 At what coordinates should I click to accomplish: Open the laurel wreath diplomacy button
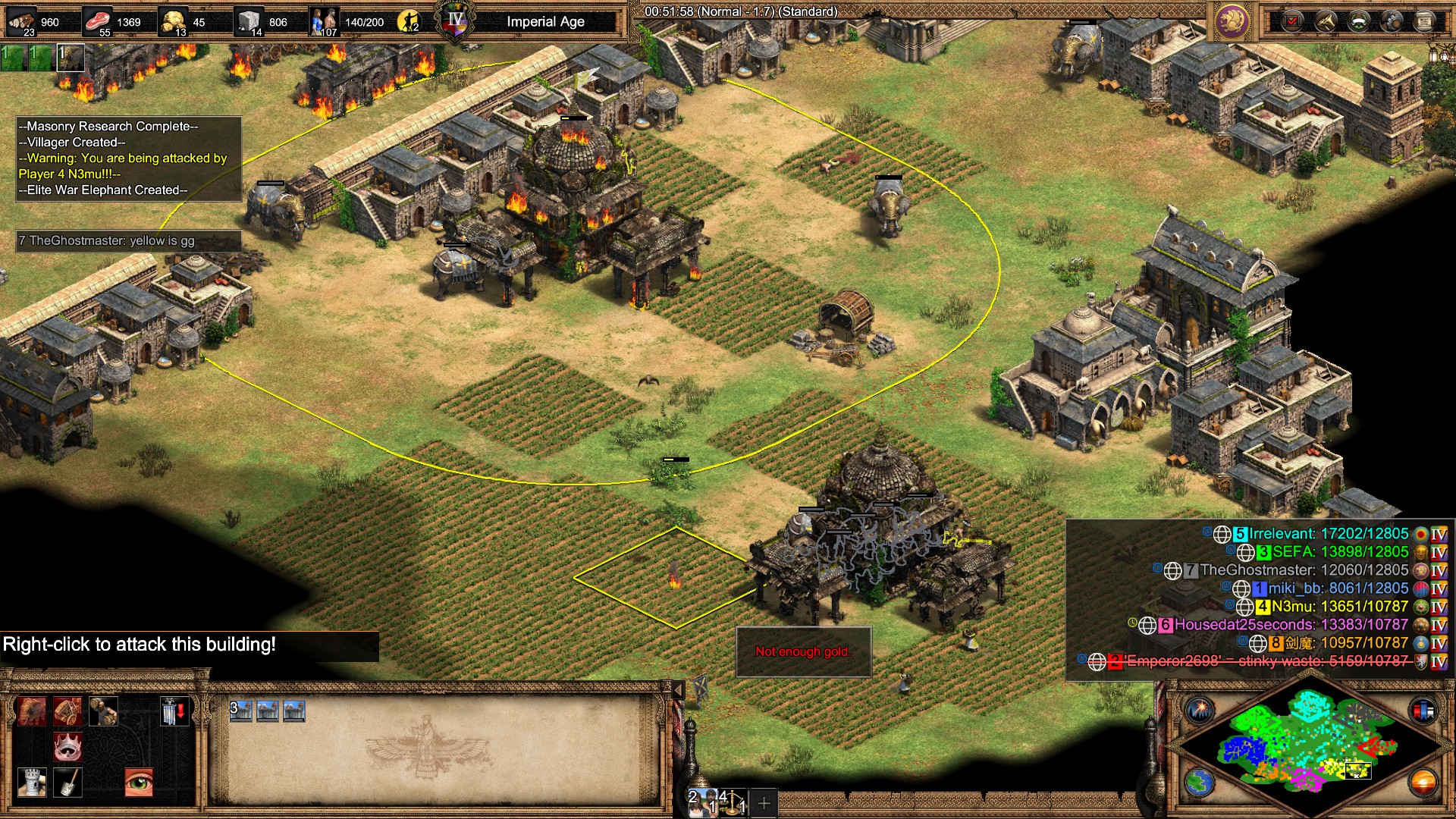1358,21
